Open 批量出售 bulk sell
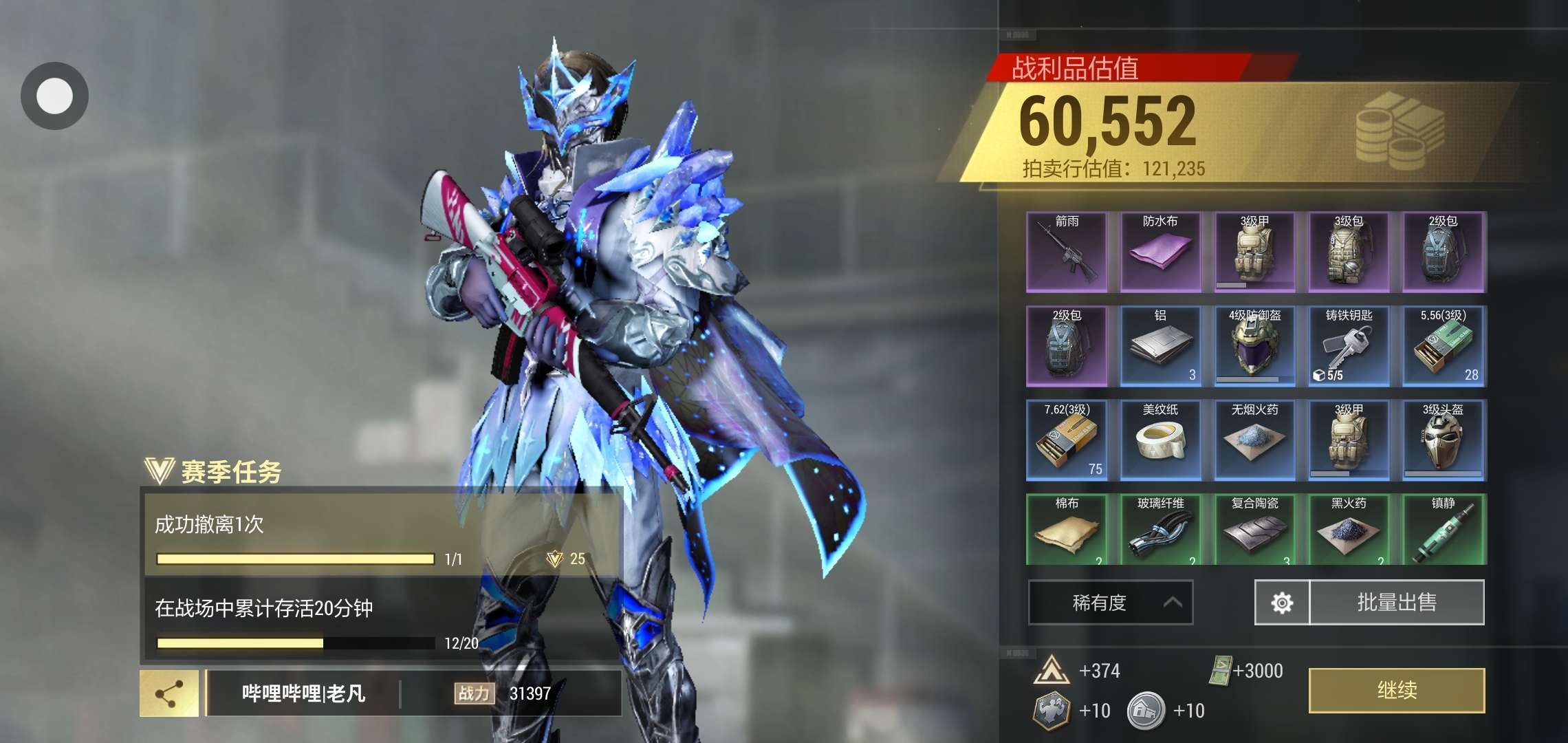 point(1396,603)
